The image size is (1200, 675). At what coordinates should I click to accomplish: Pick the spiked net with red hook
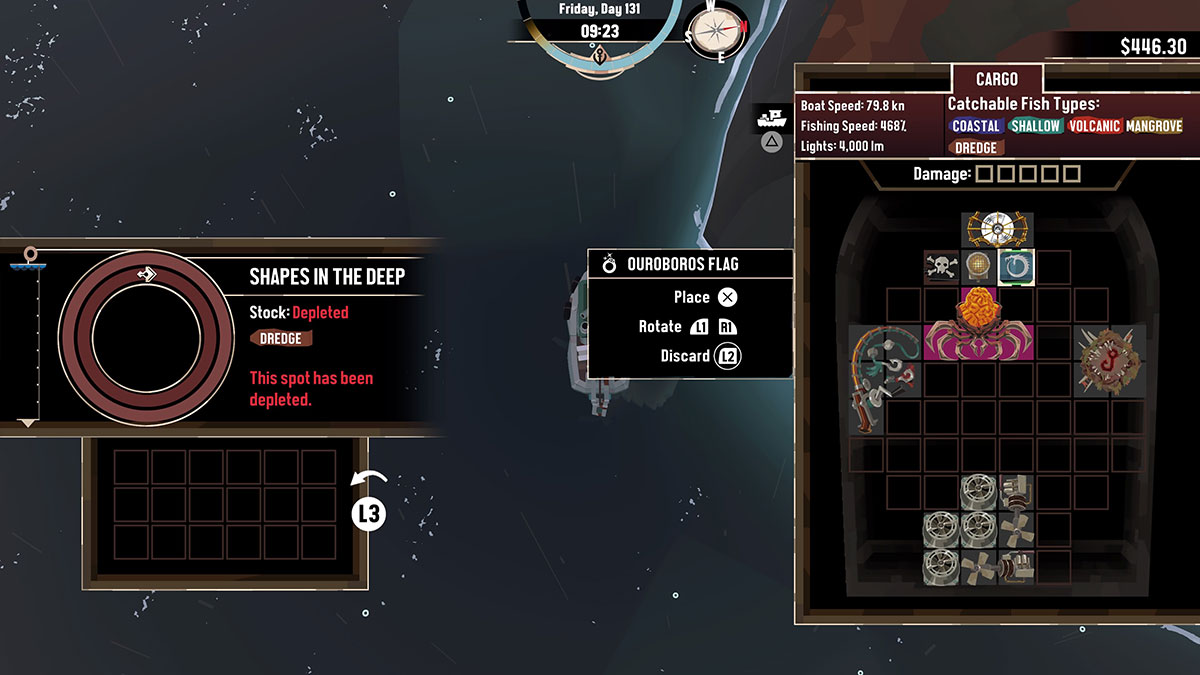tap(1109, 359)
